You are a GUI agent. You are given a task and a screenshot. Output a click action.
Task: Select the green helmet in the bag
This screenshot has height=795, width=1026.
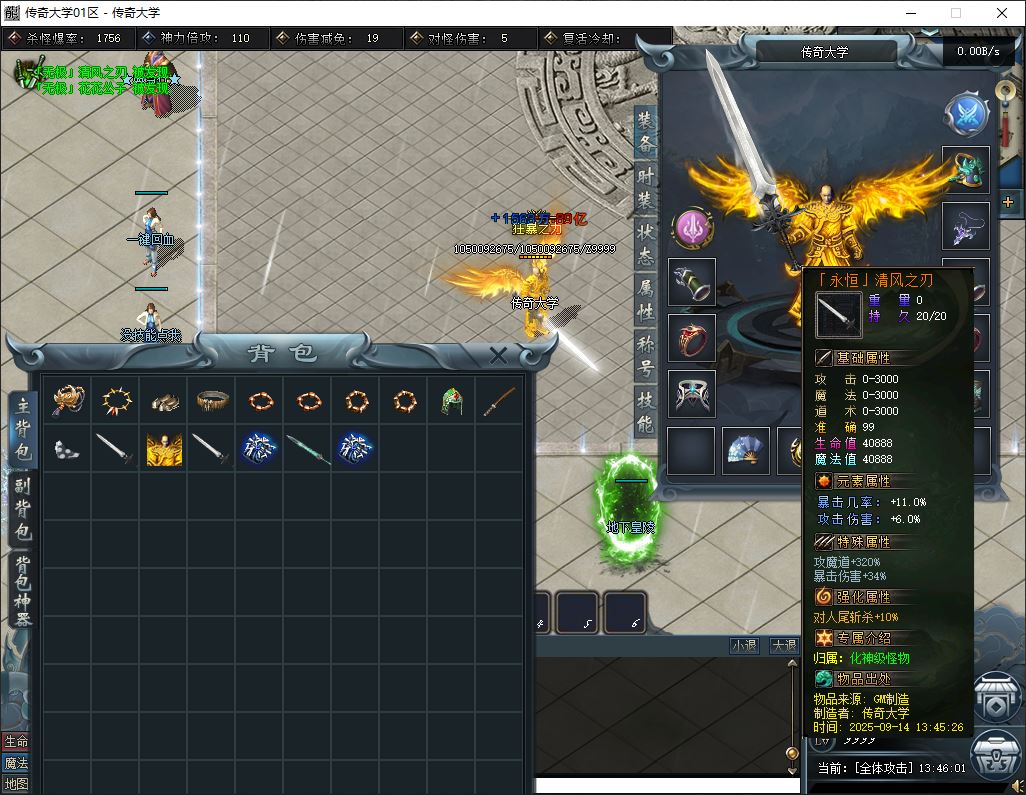pos(451,402)
